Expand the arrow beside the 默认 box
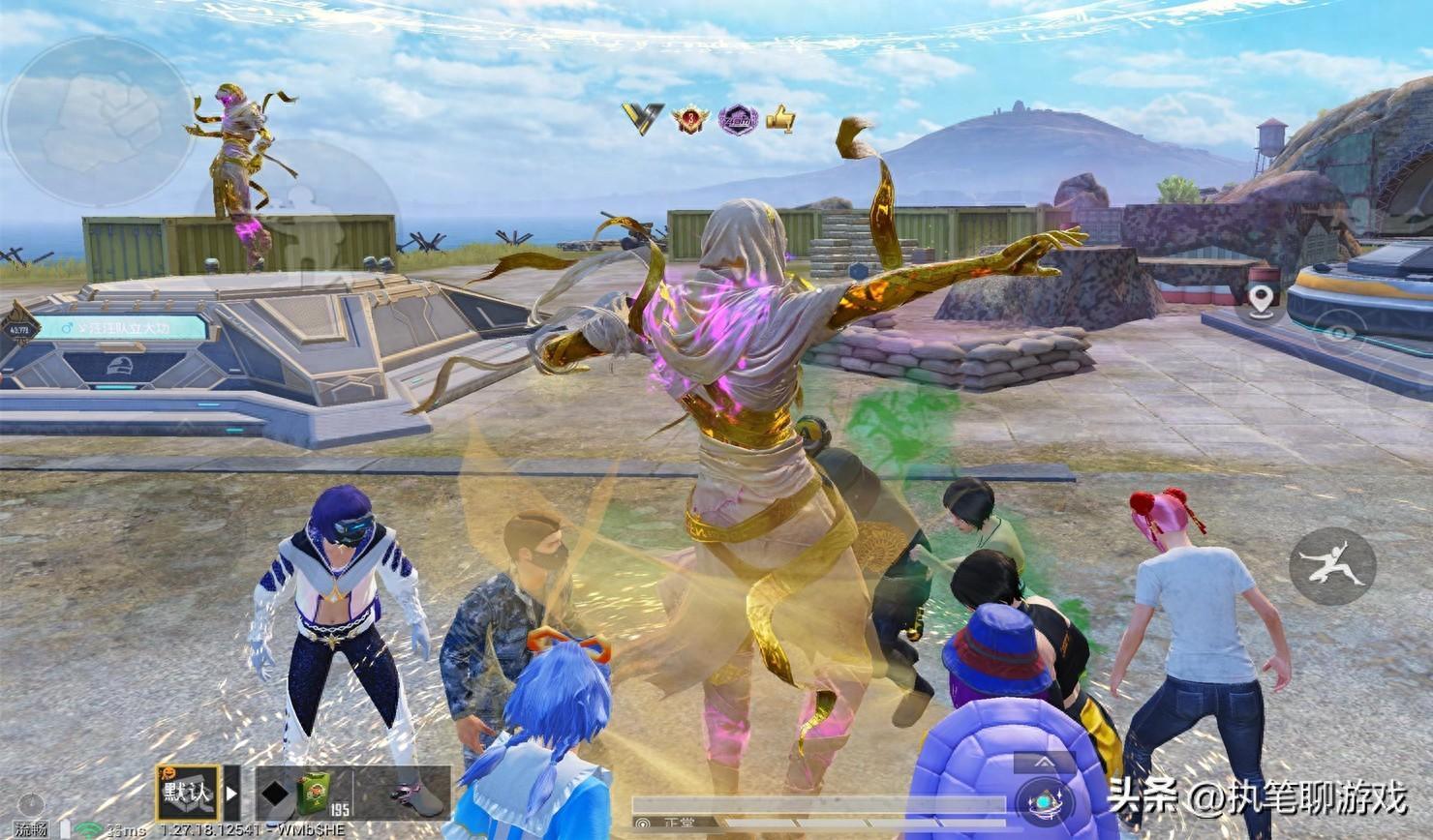Screen dimensions: 1433x840 click(232, 791)
